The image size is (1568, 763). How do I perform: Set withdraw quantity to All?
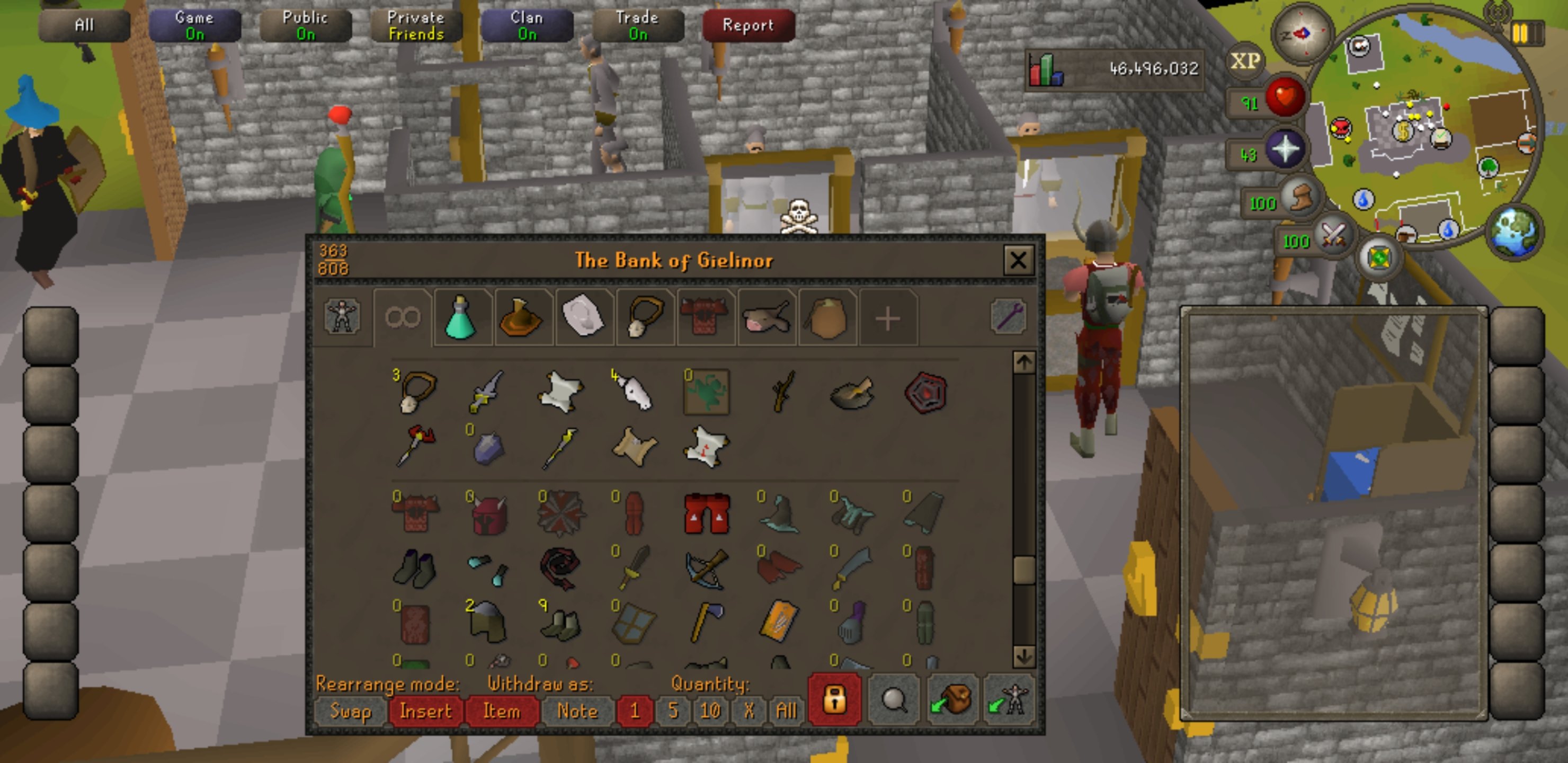pos(786,711)
